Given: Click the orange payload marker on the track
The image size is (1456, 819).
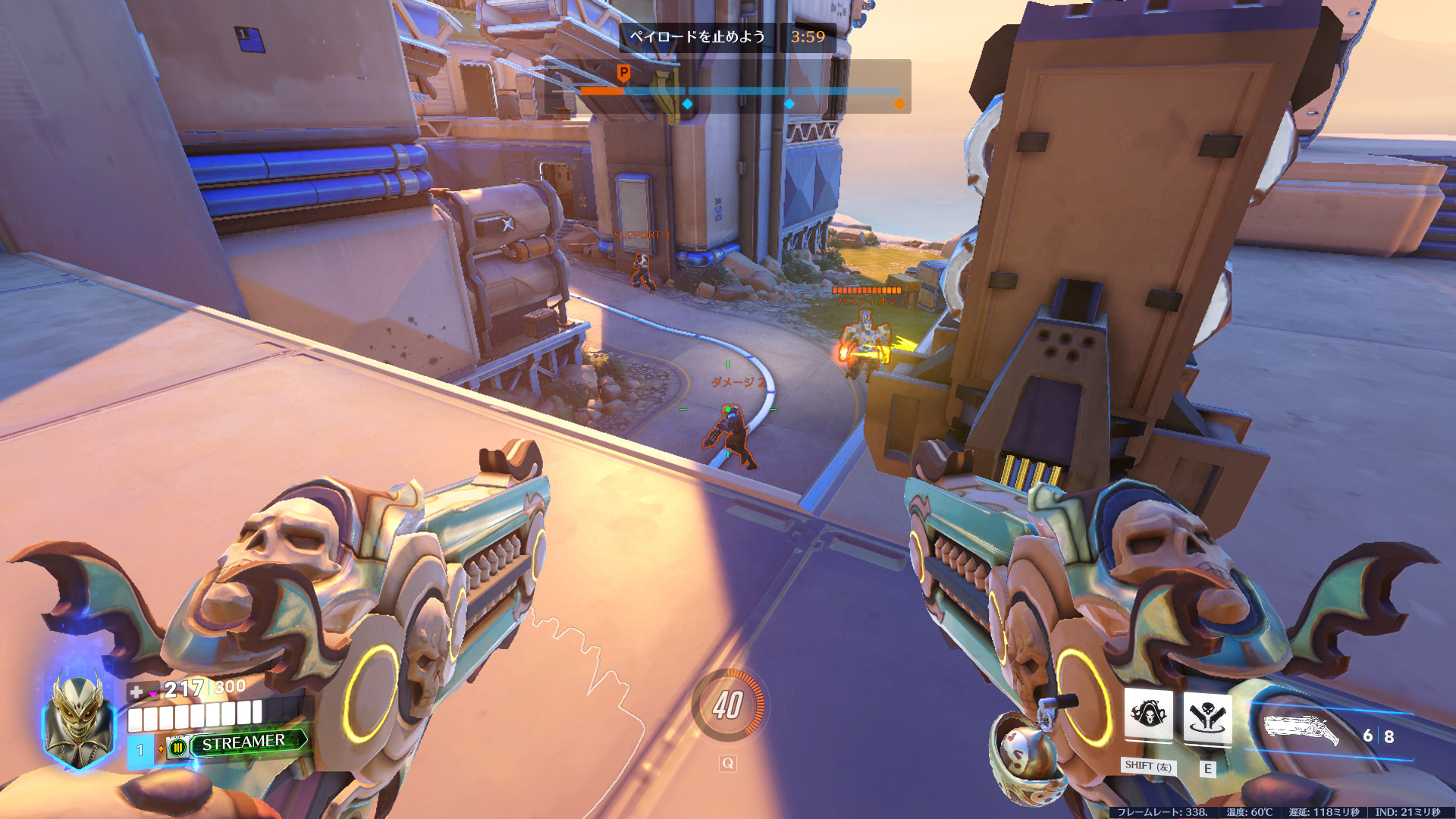Looking at the screenshot, I should point(623,74).
